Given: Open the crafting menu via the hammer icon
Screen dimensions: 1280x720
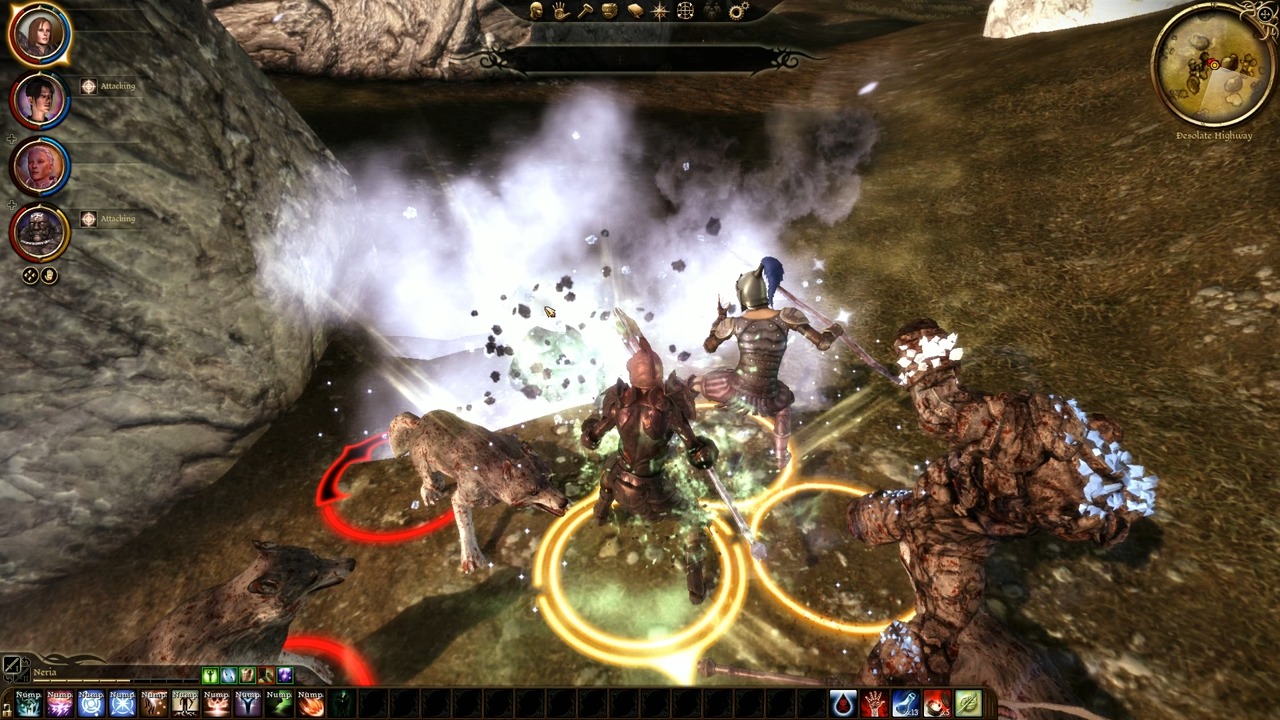Looking at the screenshot, I should click(586, 12).
